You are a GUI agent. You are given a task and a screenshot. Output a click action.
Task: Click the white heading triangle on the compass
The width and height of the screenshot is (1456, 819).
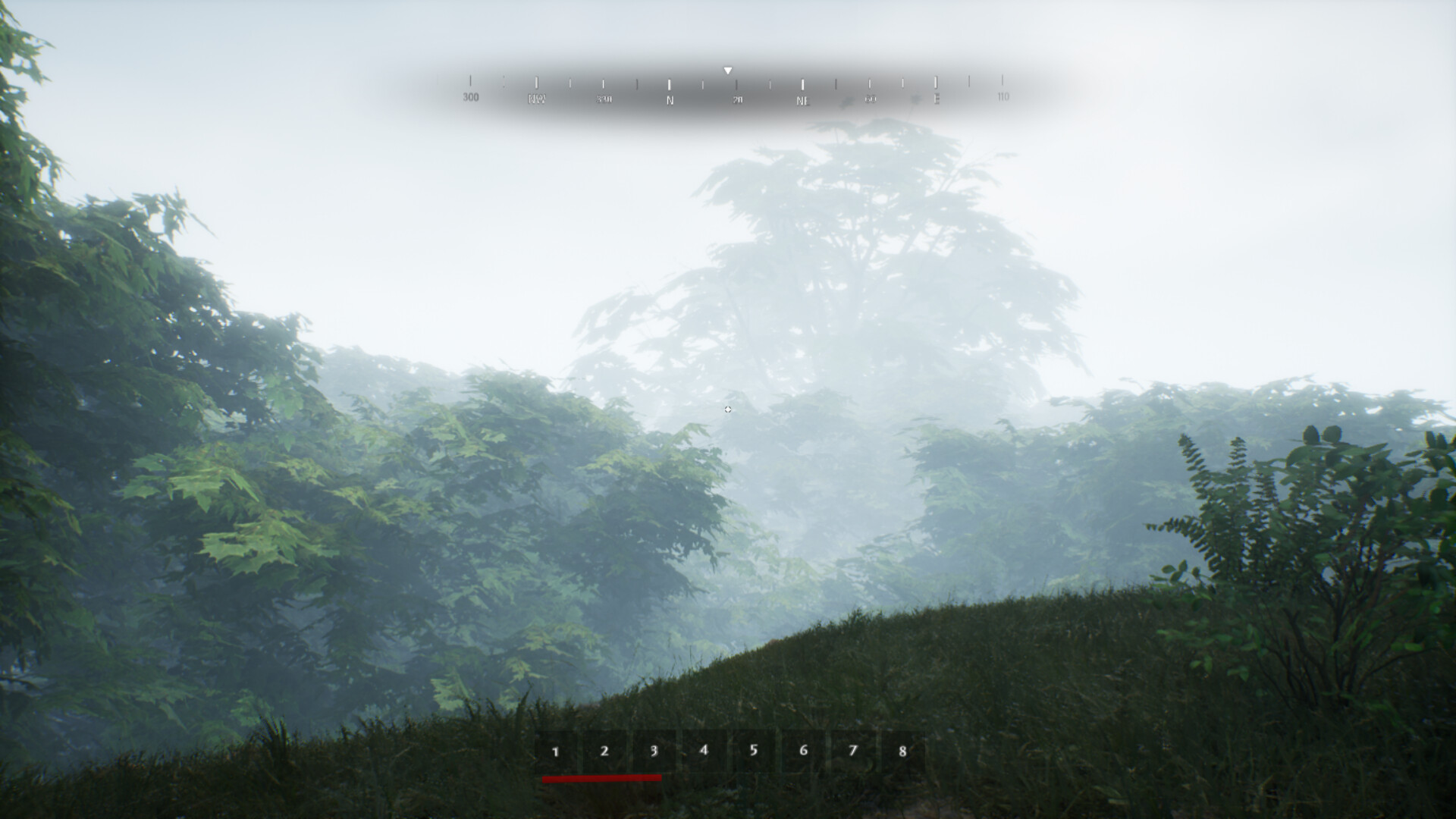(728, 70)
